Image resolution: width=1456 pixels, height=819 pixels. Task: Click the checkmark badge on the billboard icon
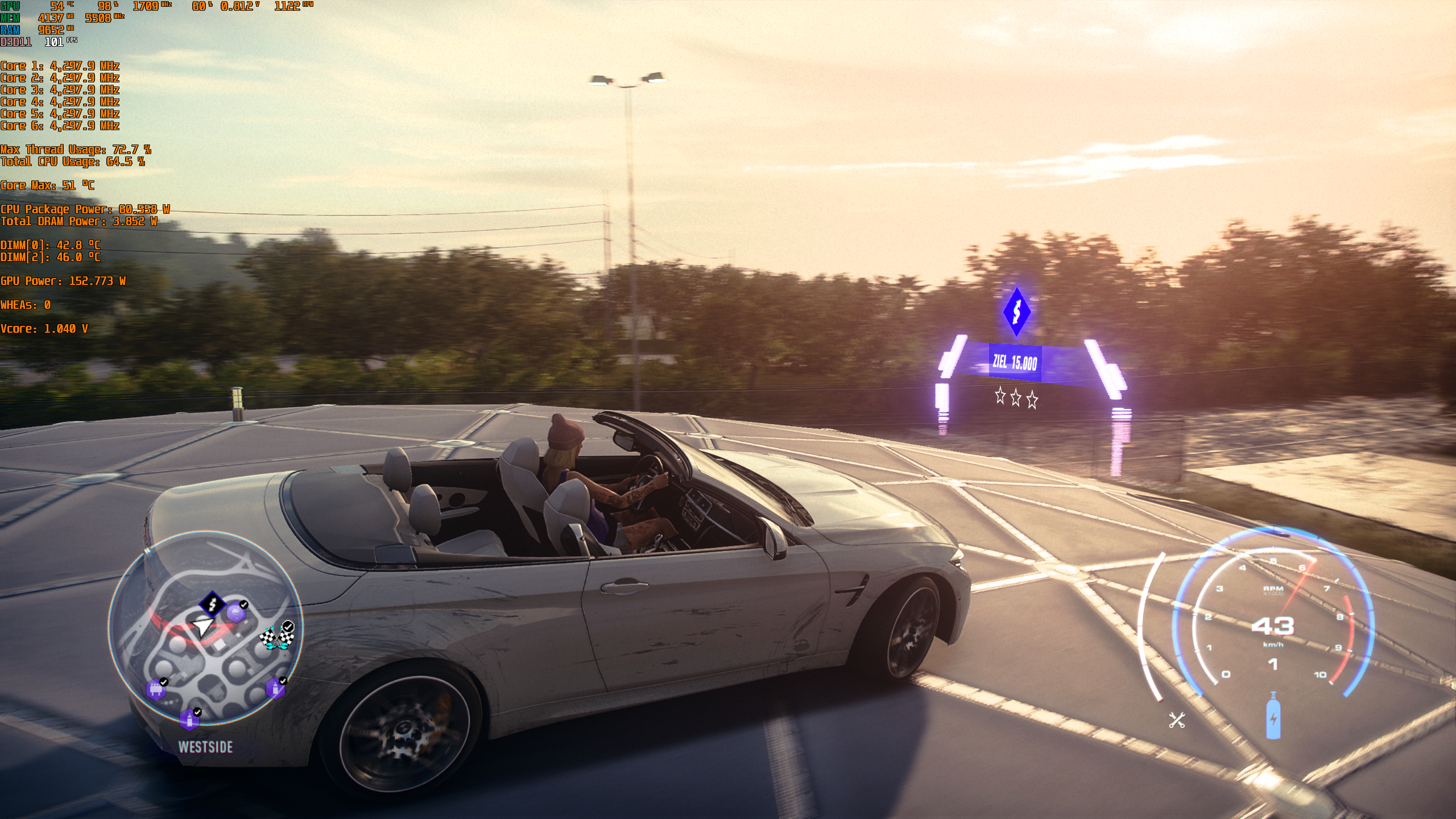point(164,681)
